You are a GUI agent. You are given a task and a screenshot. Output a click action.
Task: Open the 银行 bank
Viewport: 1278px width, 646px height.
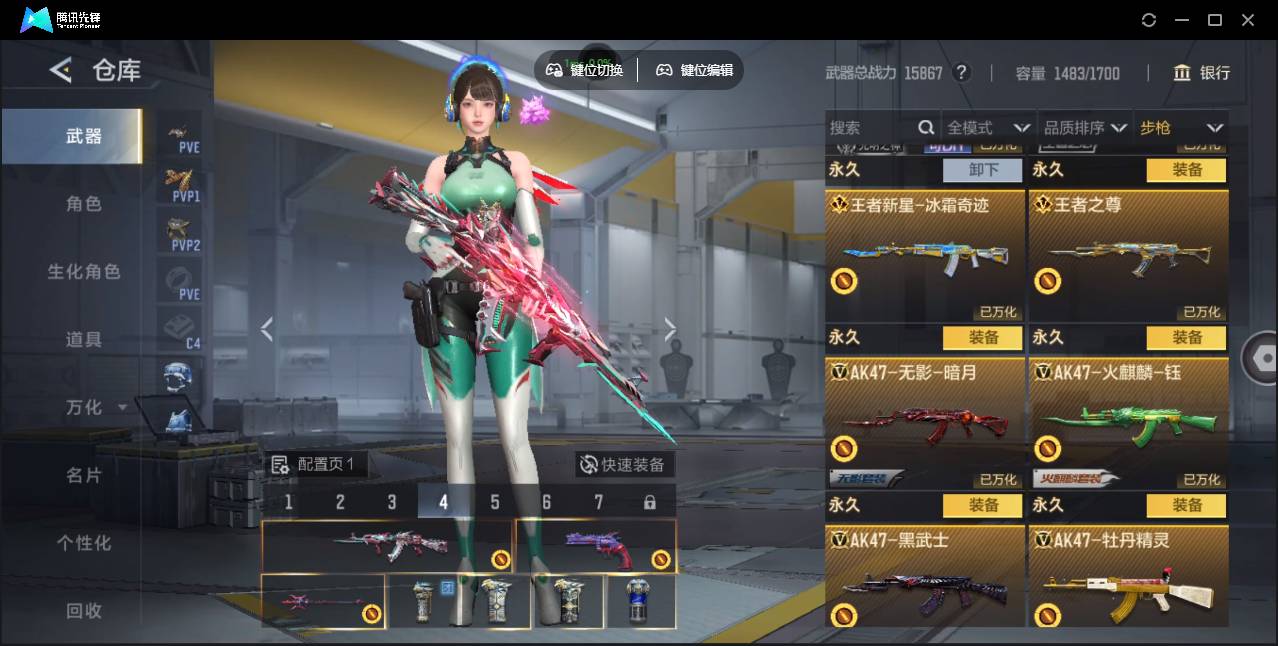tap(1202, 73)
